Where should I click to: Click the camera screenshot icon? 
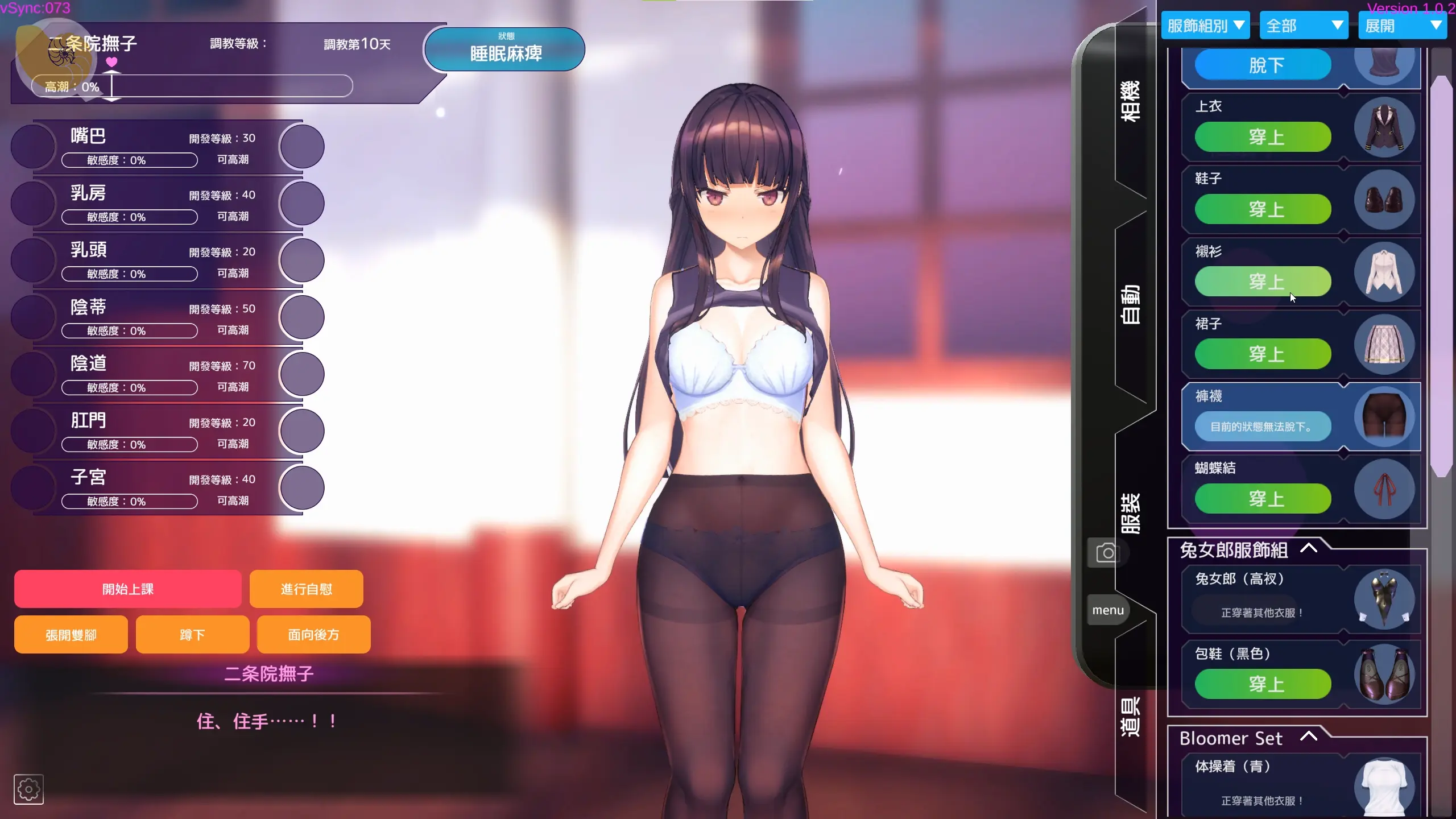[1107, 553]
